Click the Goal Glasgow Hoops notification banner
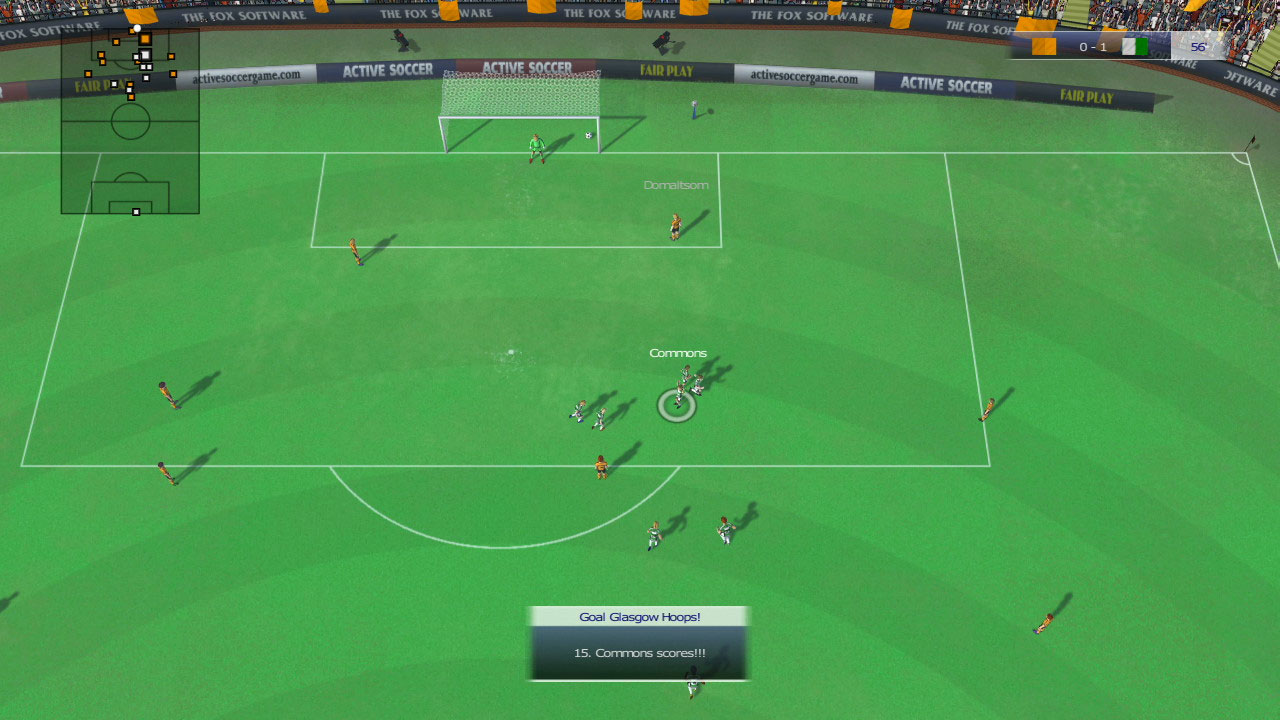The height and width of the screenshot is (720, 1280). [x=639, y=642]
